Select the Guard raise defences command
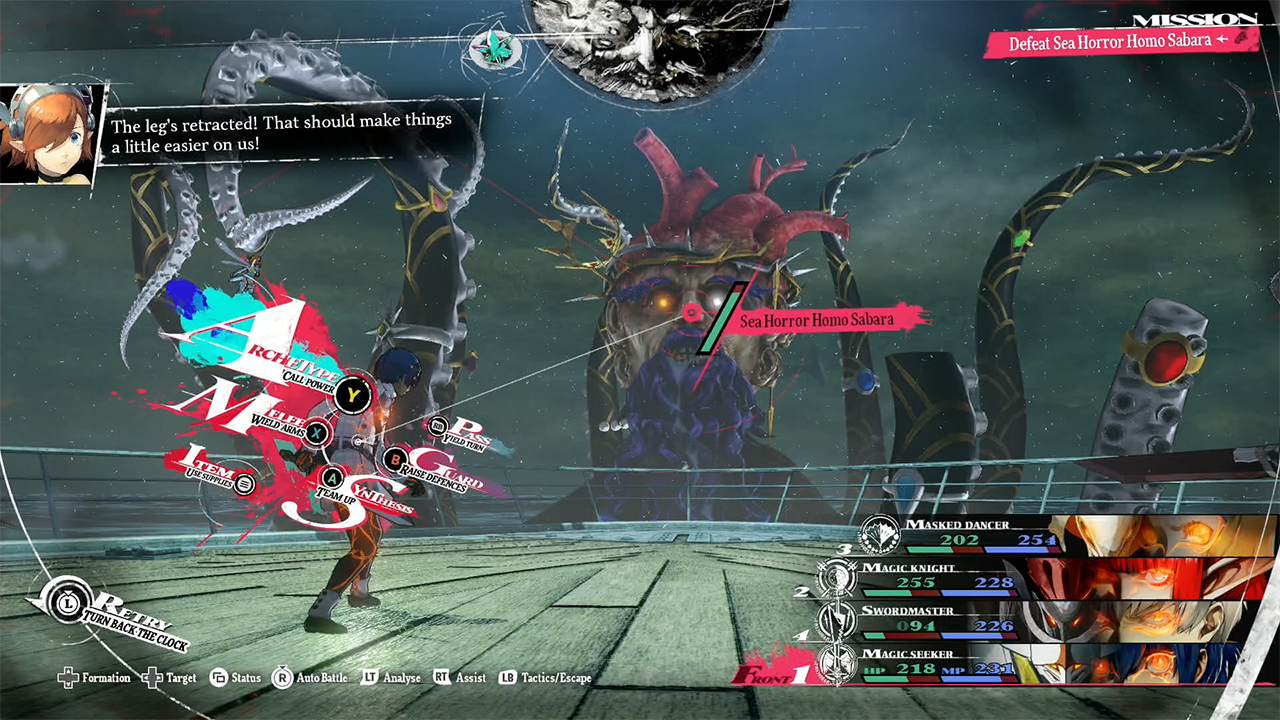 (x=395, y=461)
